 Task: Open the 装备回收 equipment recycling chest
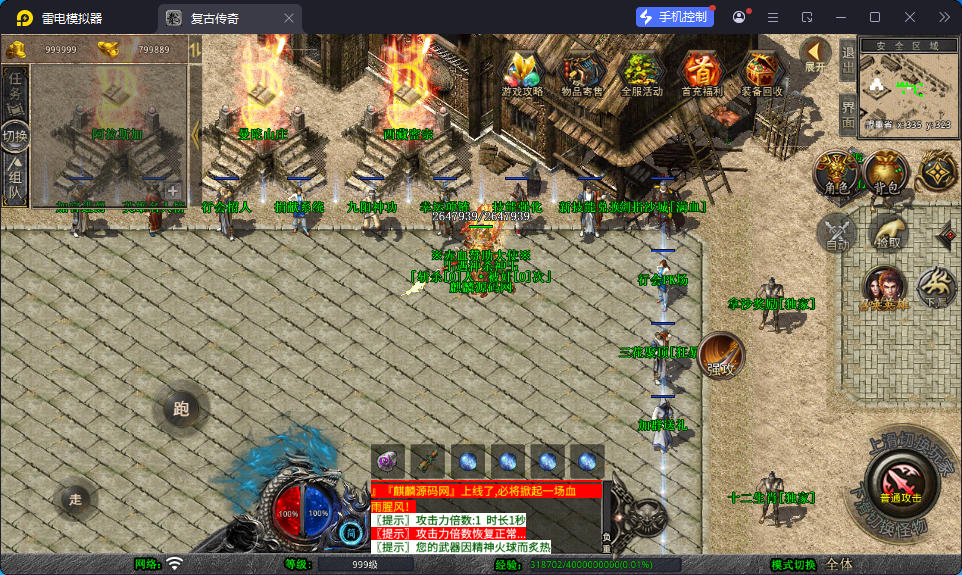click(x=762, y=73)
